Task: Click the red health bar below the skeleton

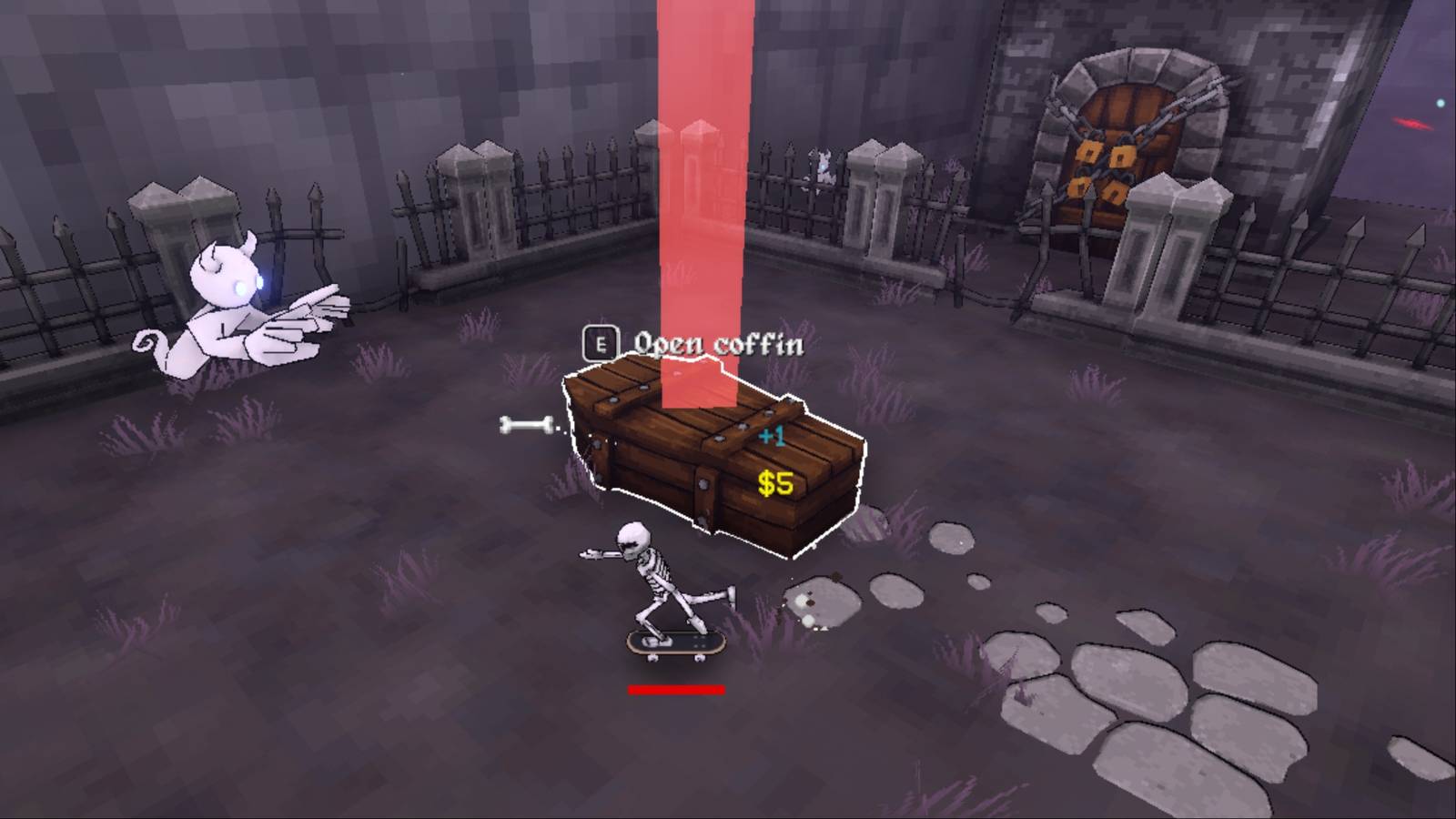Action: [673, 690]
